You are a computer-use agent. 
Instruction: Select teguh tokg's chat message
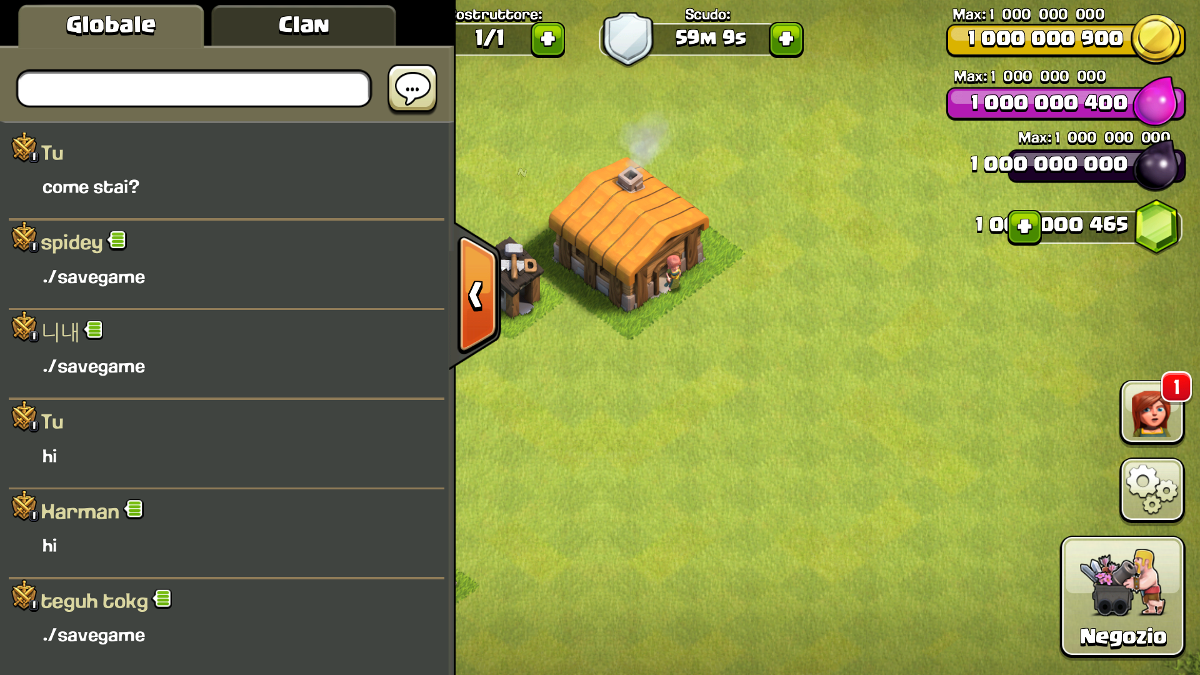click(x=94, y=635)
